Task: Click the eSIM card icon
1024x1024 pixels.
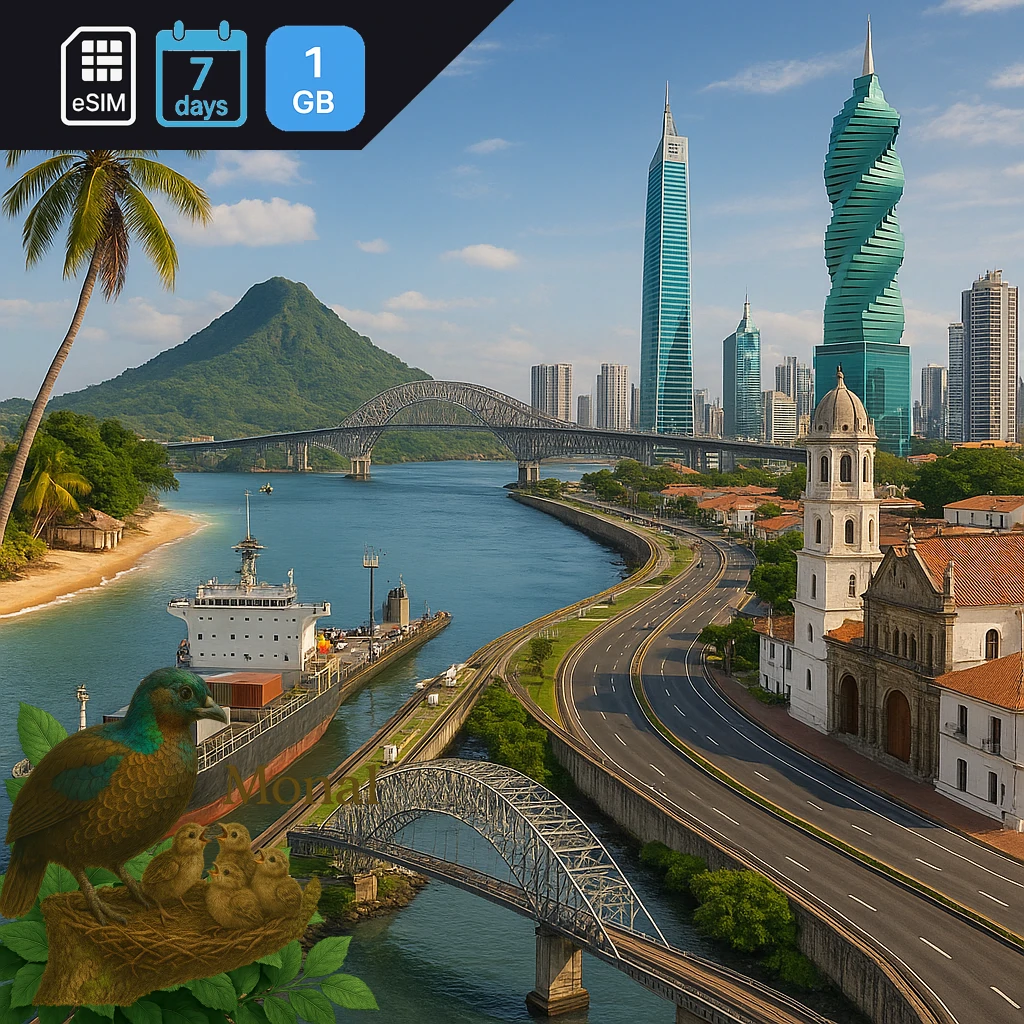Action: (x=98, y=76)
